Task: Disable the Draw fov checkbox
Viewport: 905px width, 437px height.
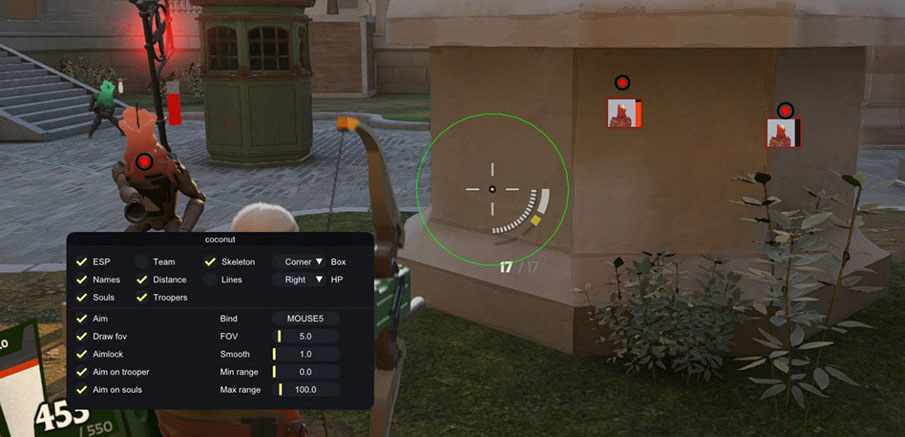Action: [82, 336]
